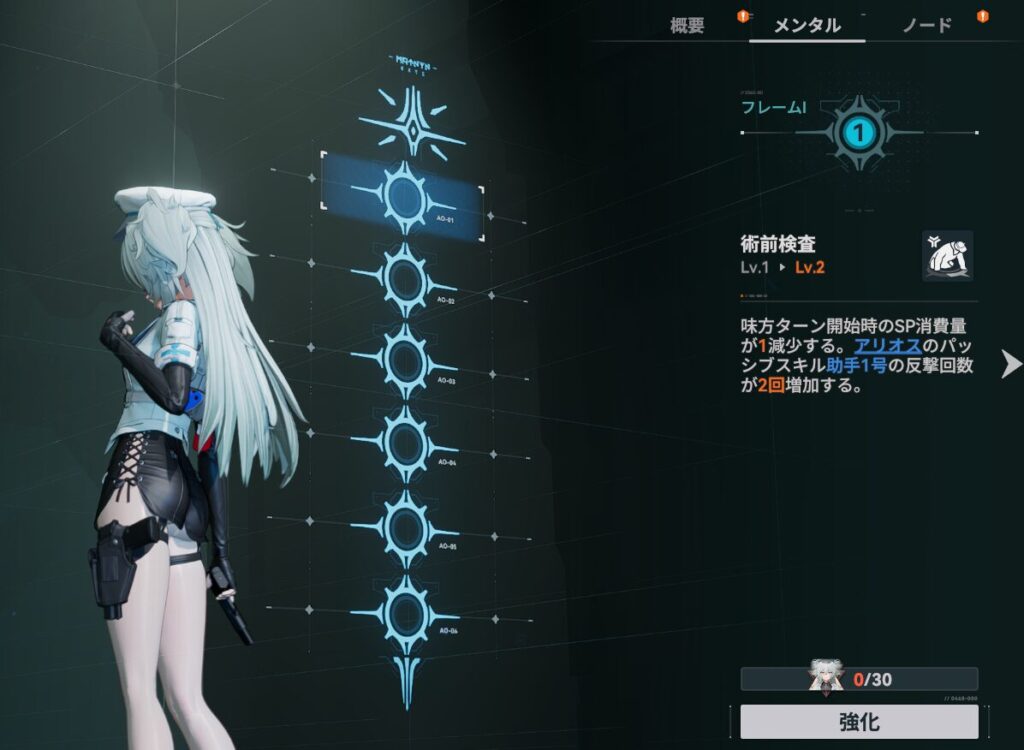Screen dimensions: 1024x750
Task: Switch to the 概要 tab
Action: (687, 26)
